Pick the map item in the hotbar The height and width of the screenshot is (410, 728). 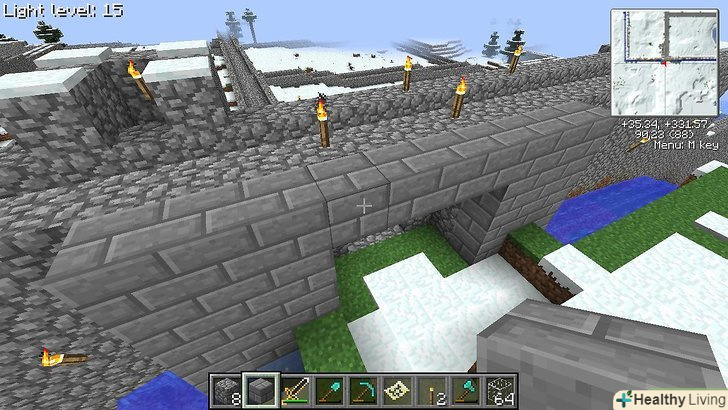398,389
